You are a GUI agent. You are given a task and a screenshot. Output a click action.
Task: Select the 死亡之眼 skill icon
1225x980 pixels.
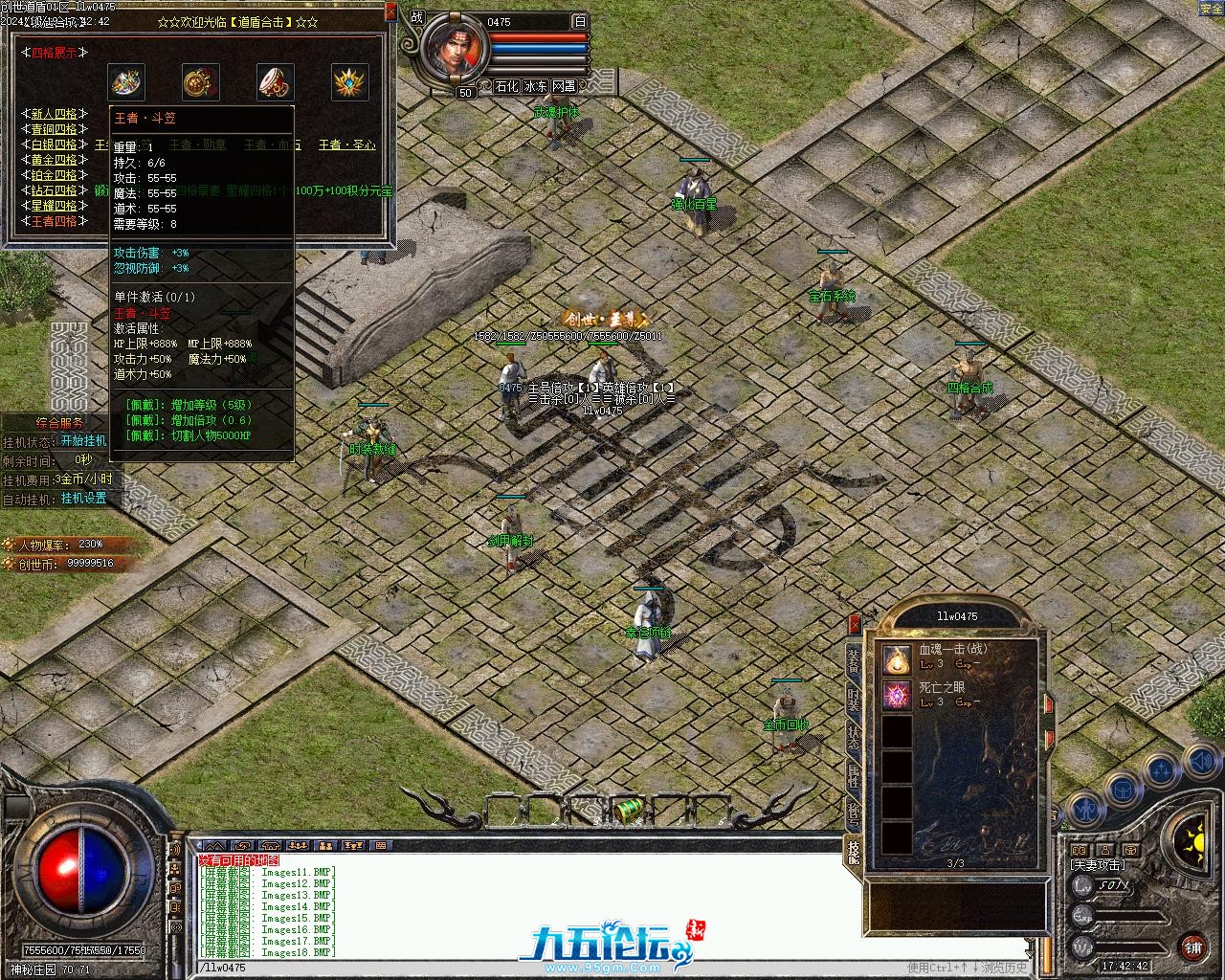[x=897, y=695]
